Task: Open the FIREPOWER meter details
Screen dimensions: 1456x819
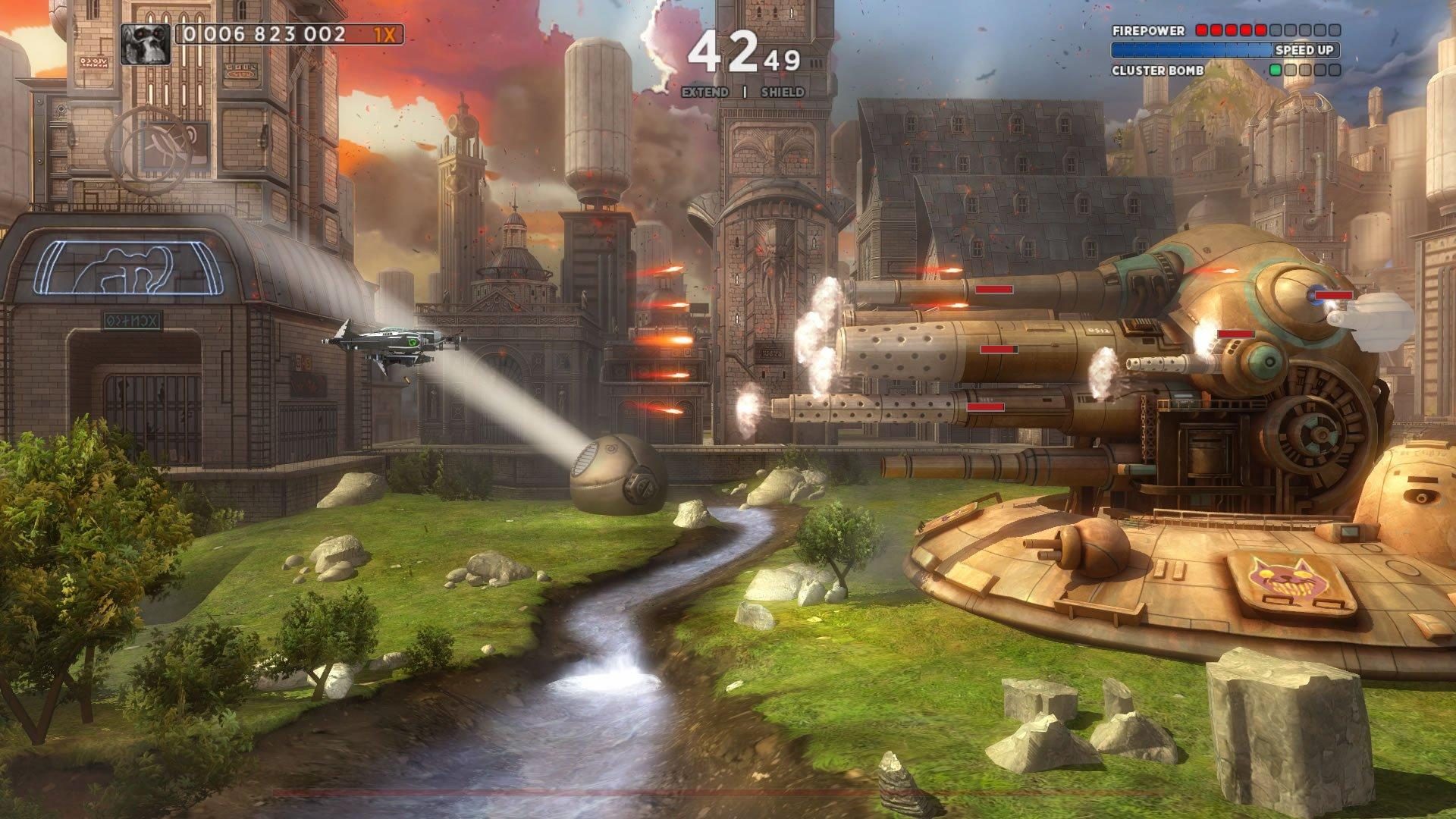Action: [1149, 31]
